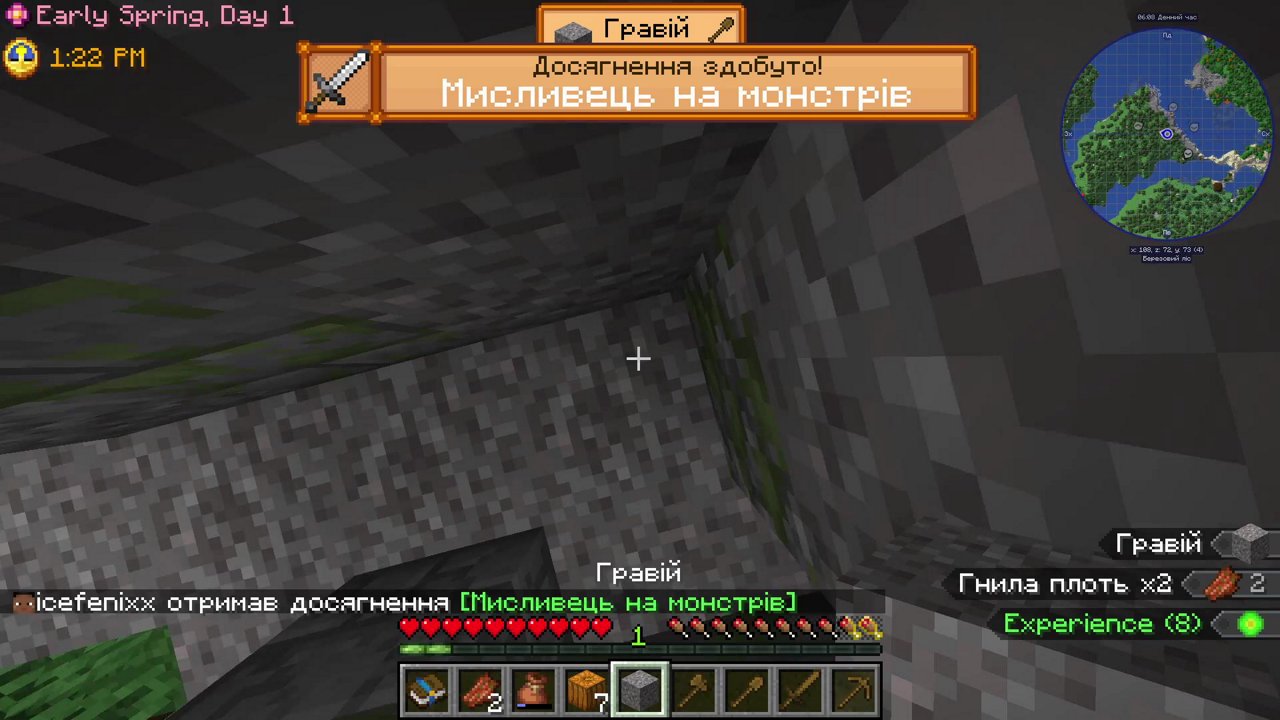Select the wooden sword in the hotbar
This screenshot has height=720, width=1280.
[x=801, y=688]
